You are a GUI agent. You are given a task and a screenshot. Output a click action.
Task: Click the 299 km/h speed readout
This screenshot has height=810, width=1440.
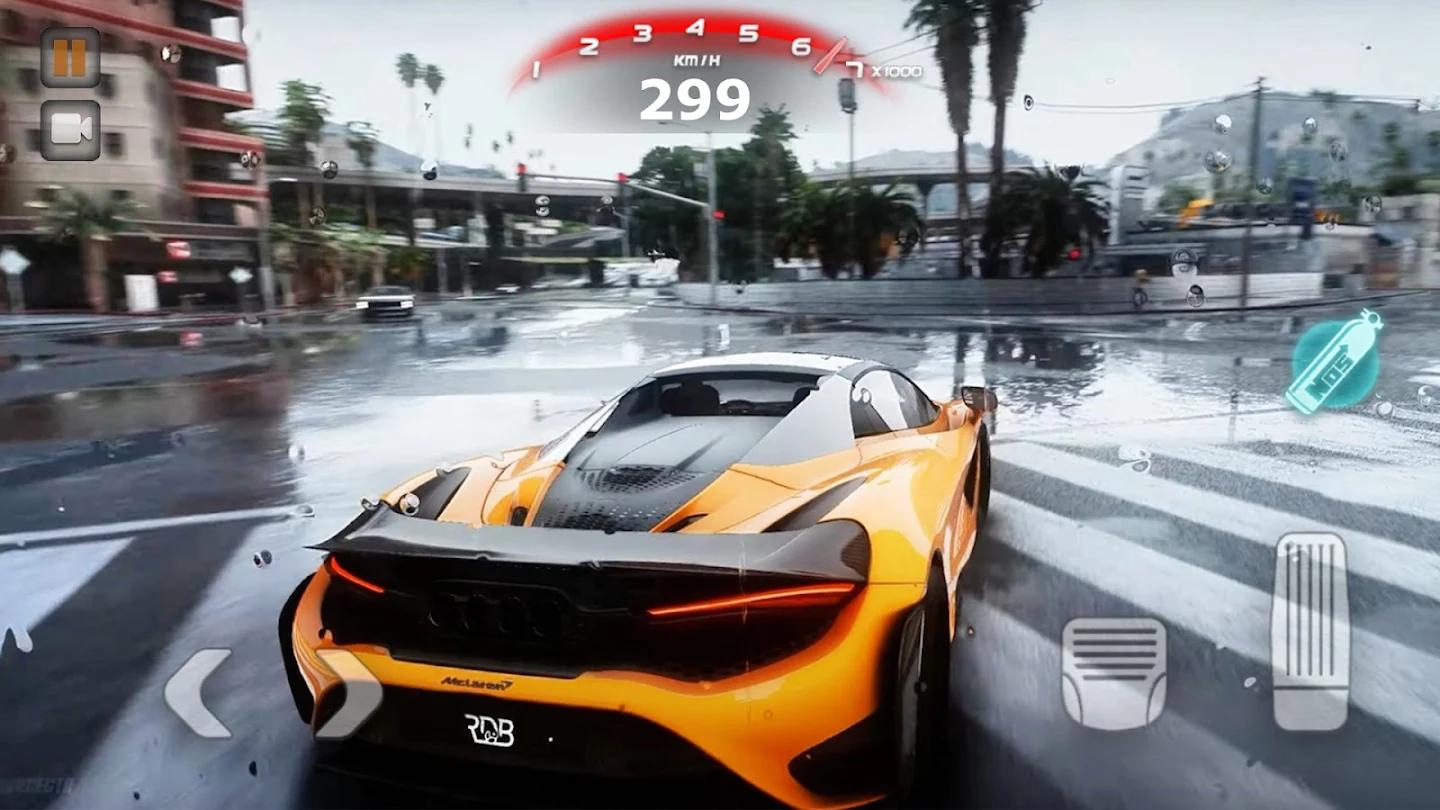click(x=697, y=98)
